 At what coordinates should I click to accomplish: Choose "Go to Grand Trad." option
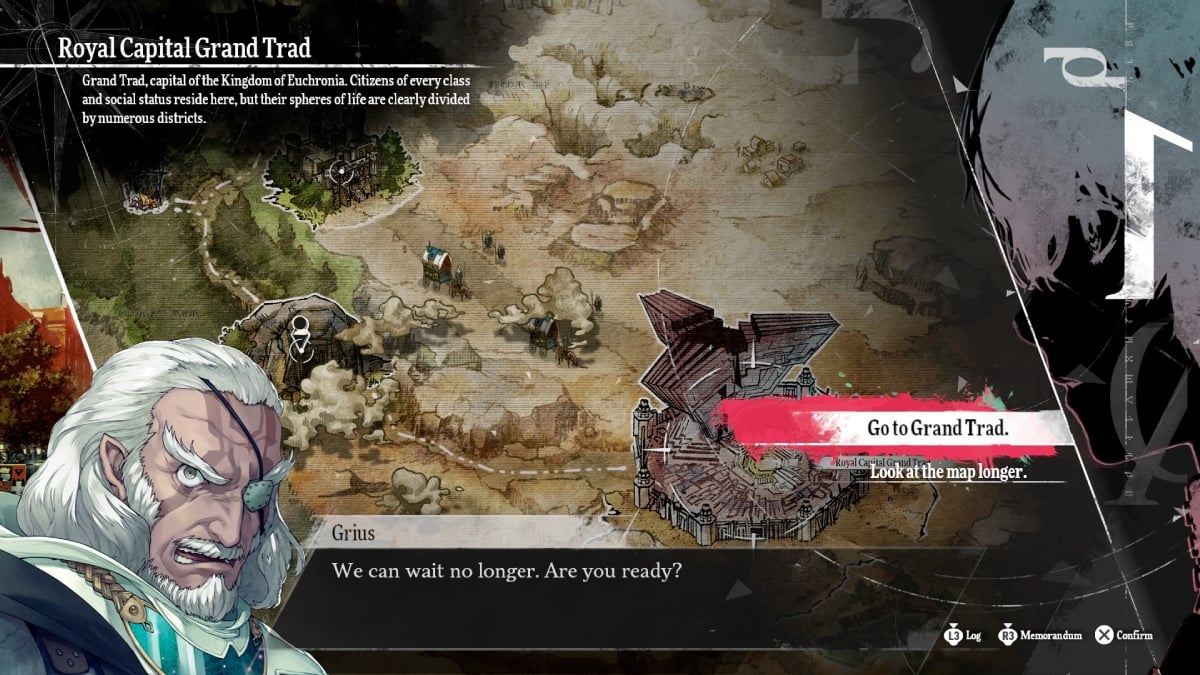[937, 429]
